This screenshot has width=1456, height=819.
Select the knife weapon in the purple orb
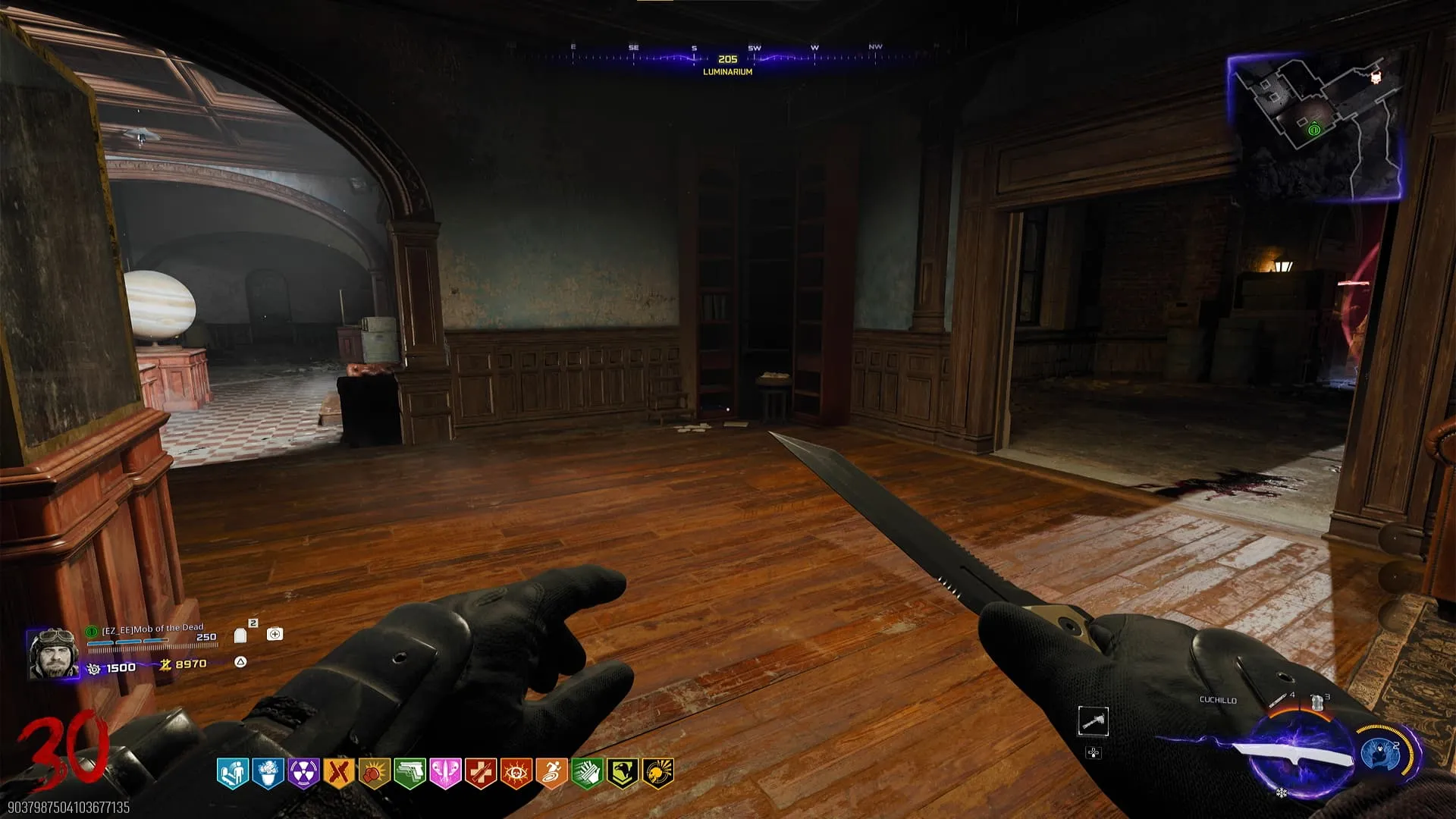click(1295, 755)
